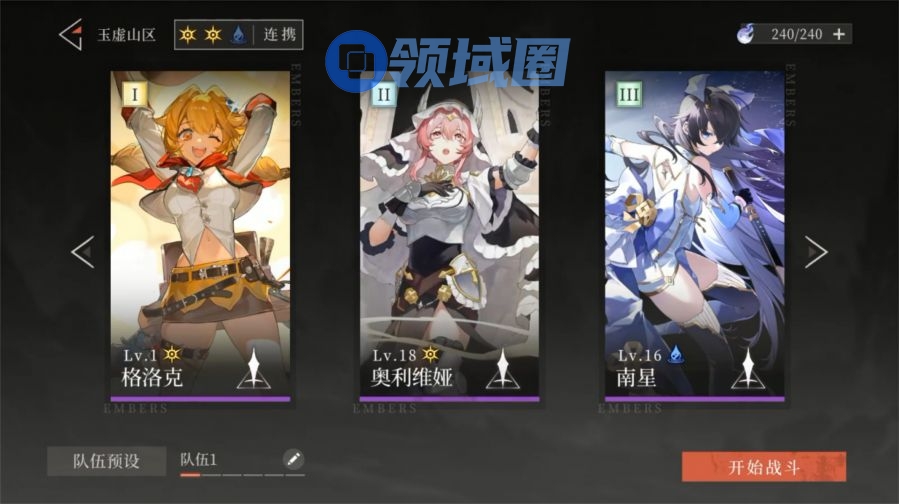
Task: Switch to the next team with the right arrow
Action: [x=816, y=251]
